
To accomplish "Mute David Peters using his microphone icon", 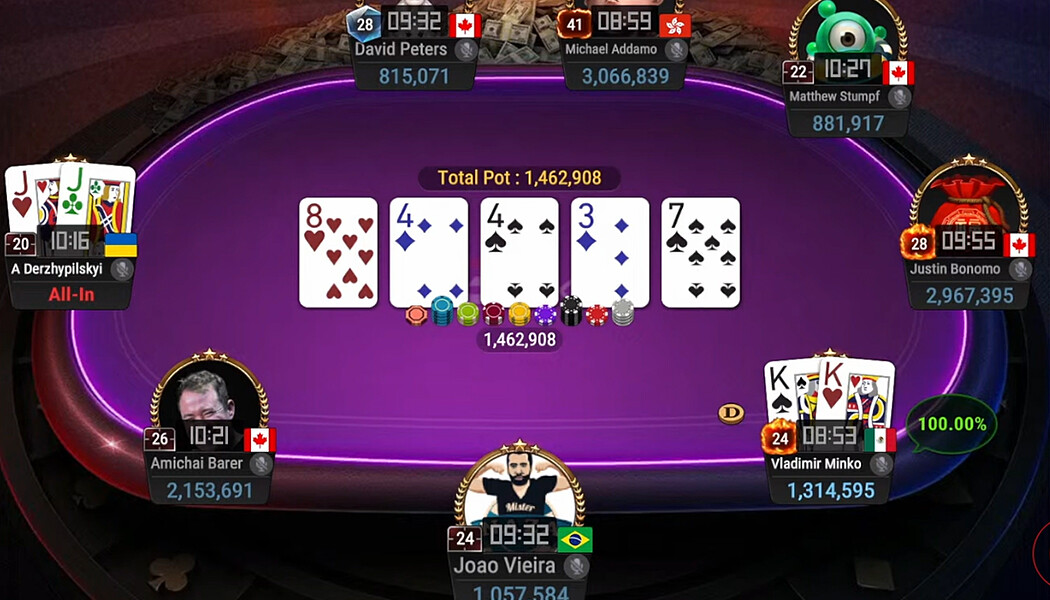I will coord(464,49).
